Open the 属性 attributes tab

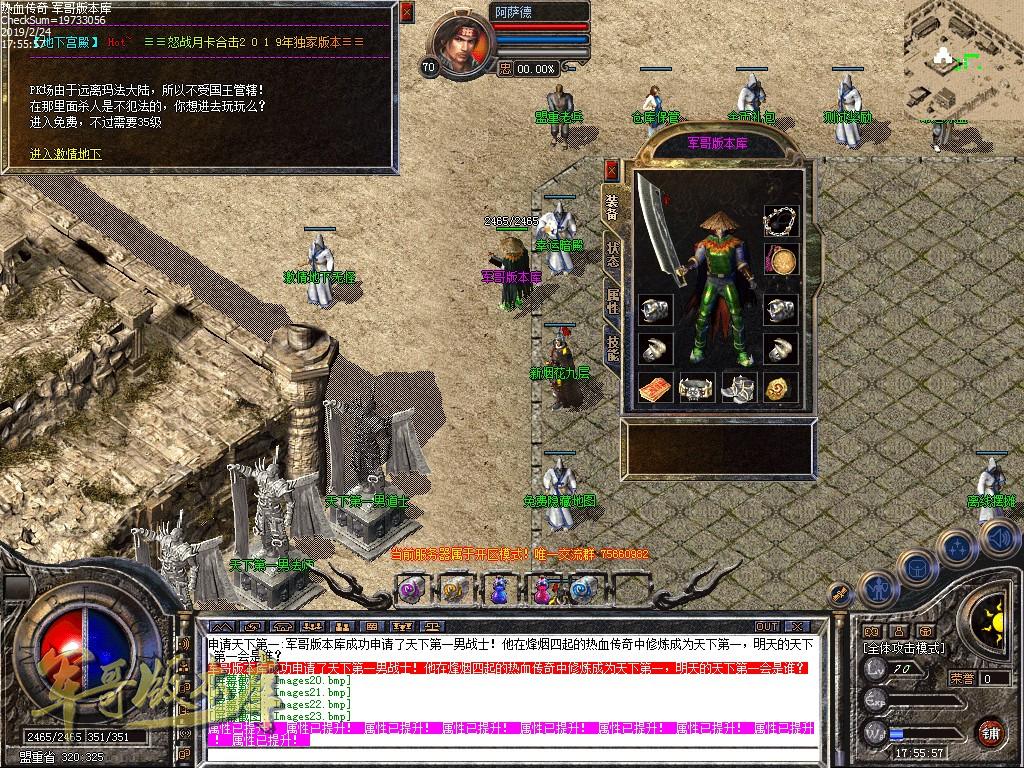click(612, 300)
